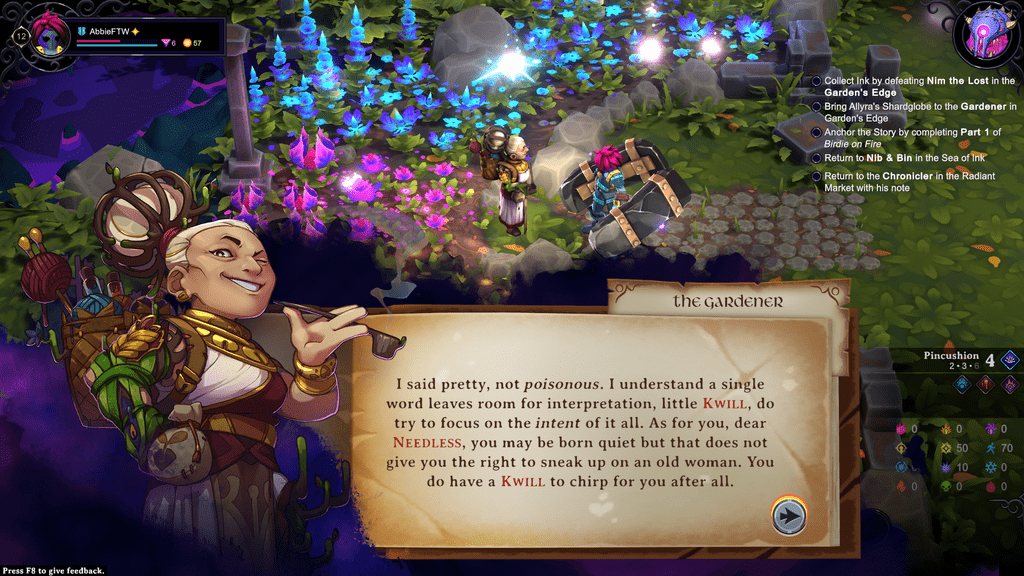1024x576 pixels.
Task: Advance the Gardener's dialogue with the arrow button
Action: (789, 516)
